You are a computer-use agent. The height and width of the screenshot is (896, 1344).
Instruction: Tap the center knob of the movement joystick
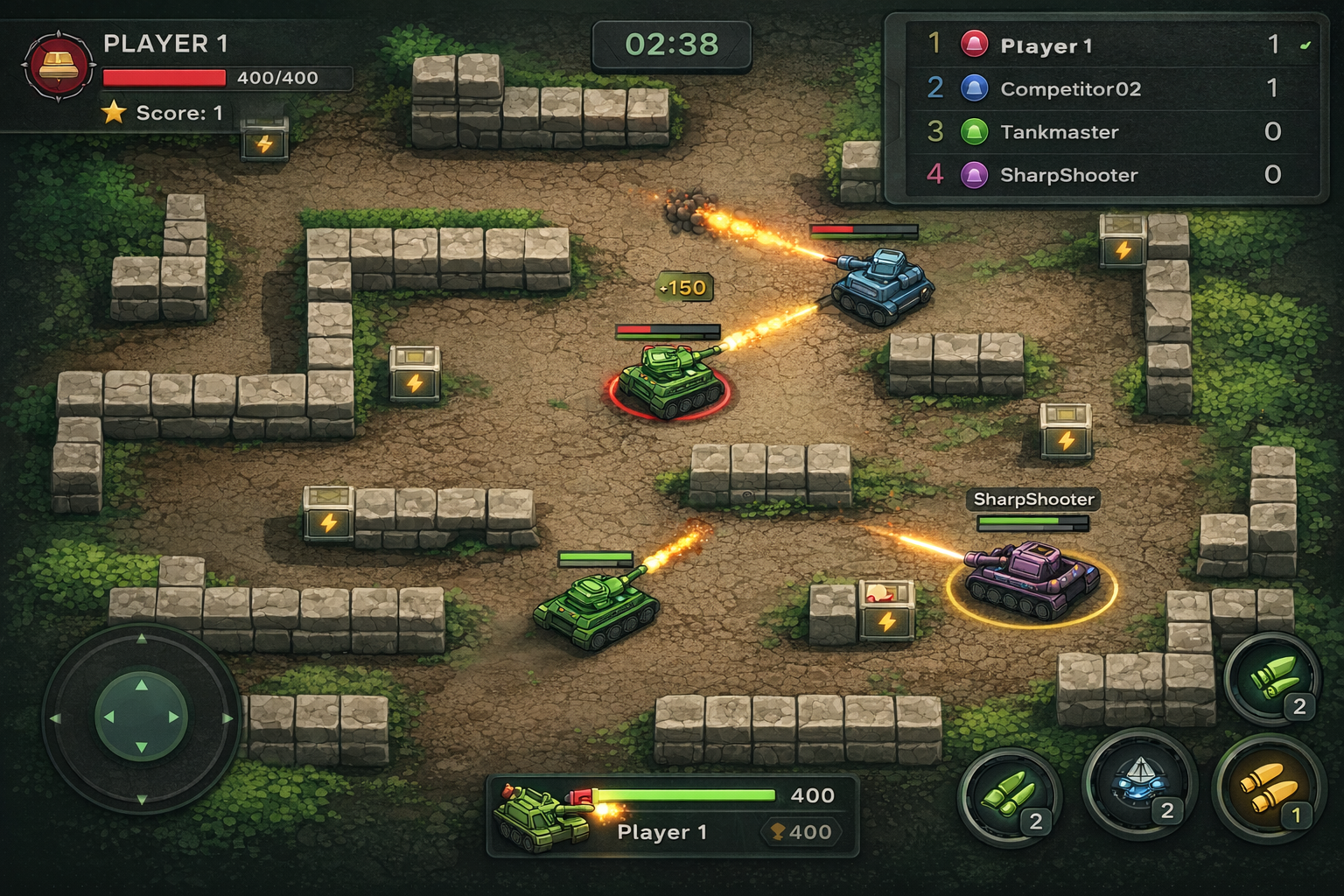tap(141, 717)
